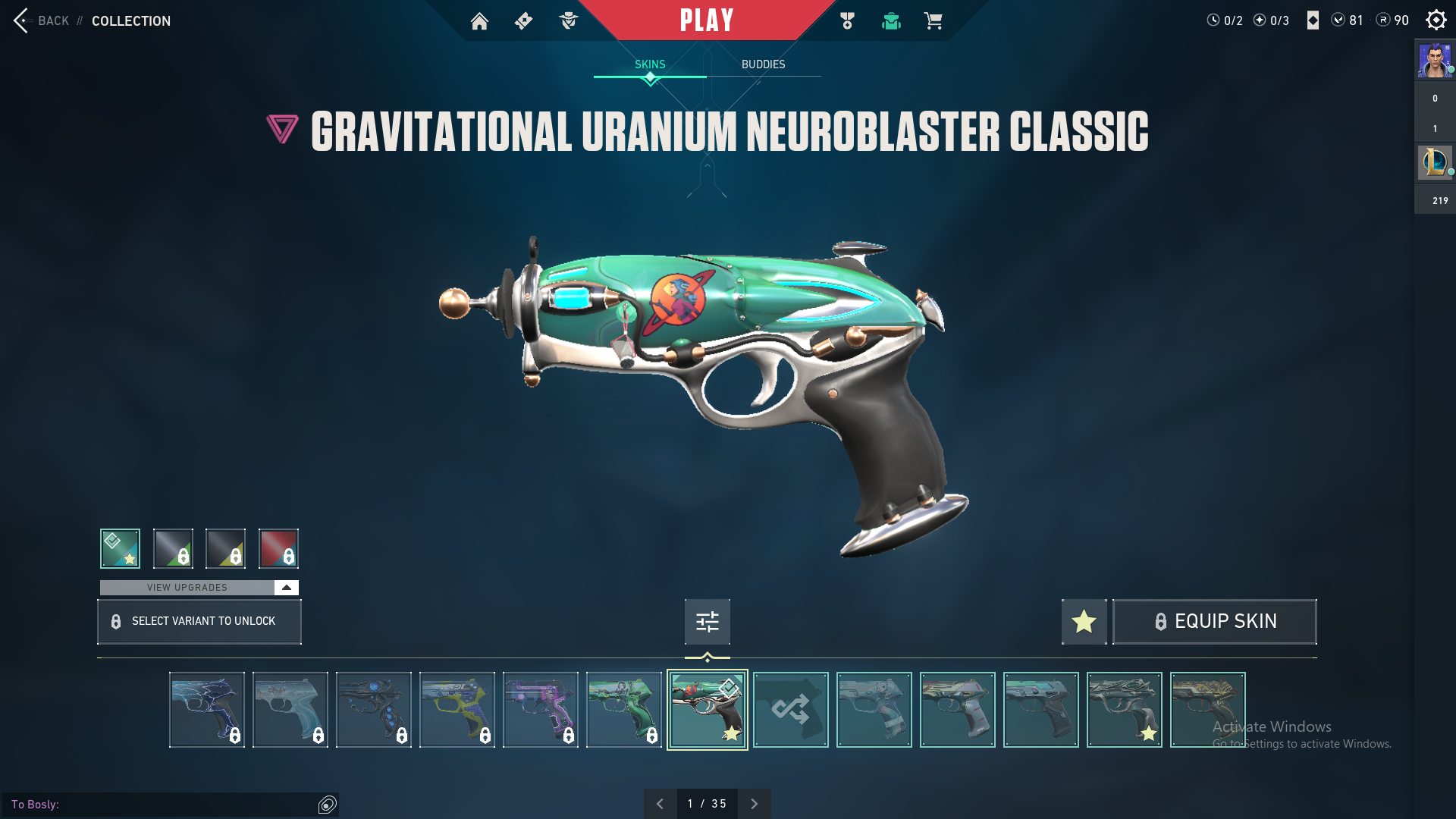The height and width of the screenshot is (819, 1456).
Task: Click the Equip Skin button
Action: 1214,622
